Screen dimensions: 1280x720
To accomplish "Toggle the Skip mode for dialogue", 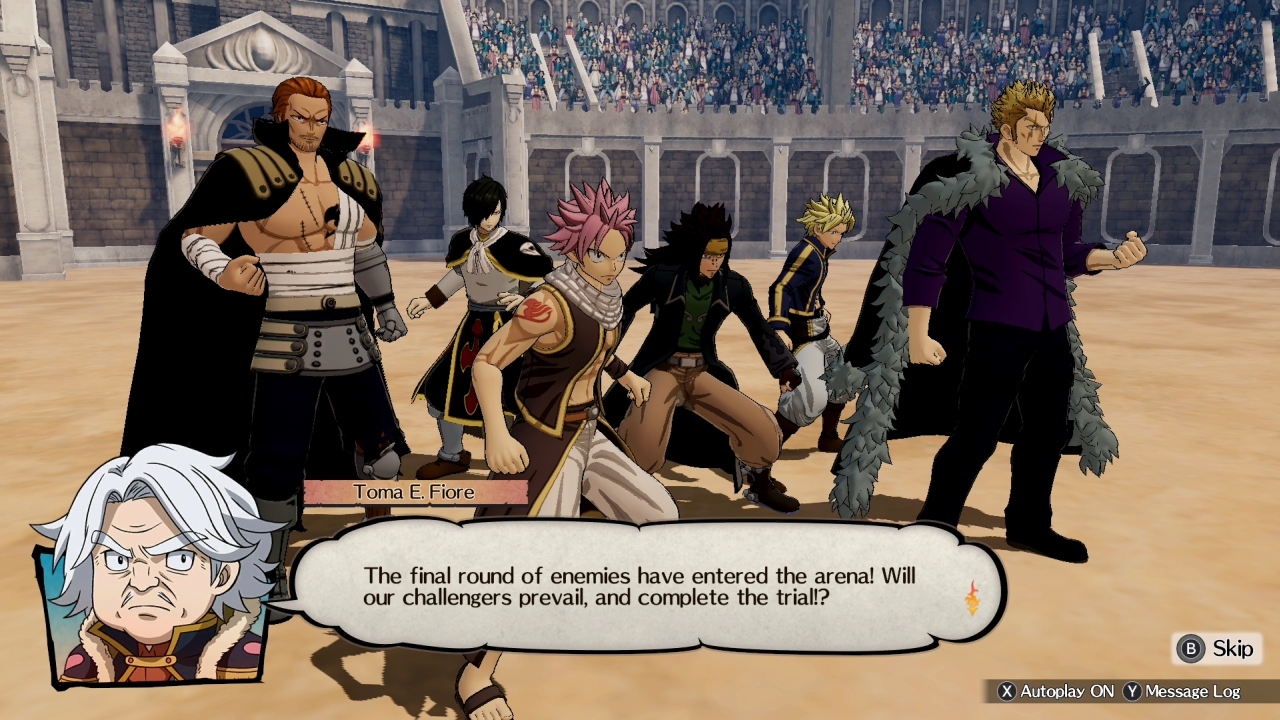I will point(1215,649).
